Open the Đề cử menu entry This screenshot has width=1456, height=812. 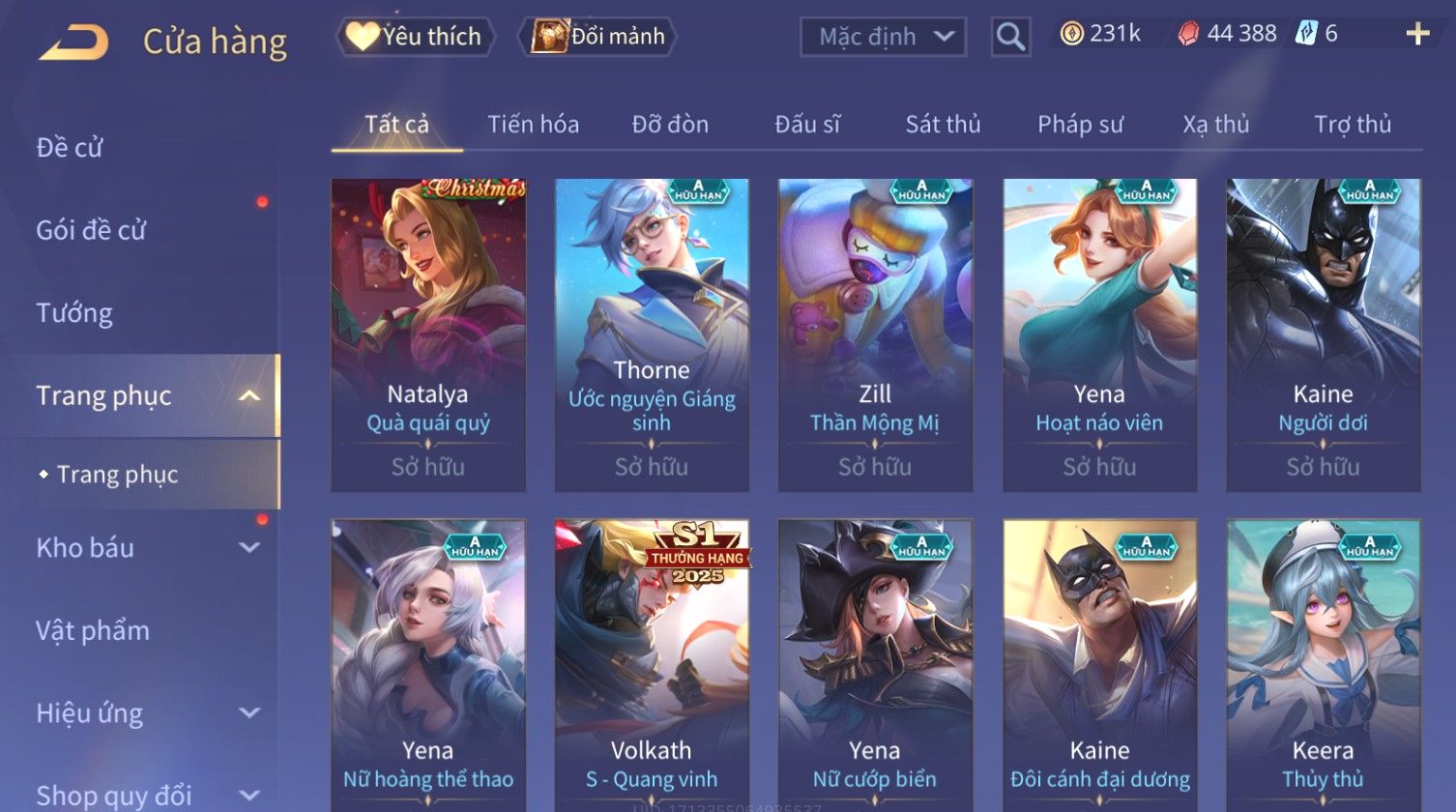(x=70, y=148)
